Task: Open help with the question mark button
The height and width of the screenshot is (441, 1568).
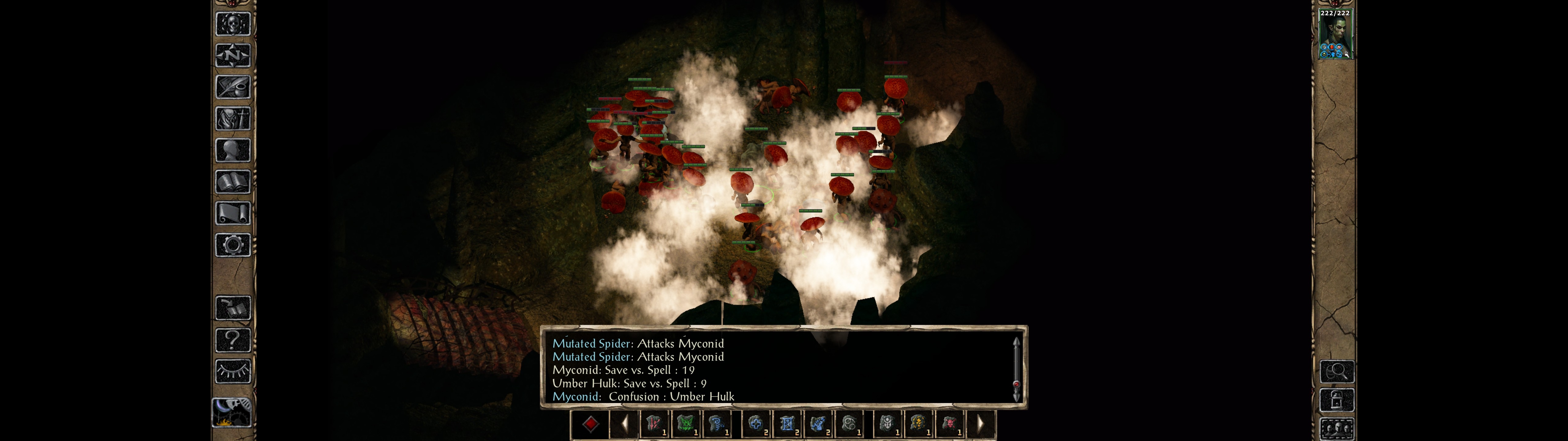Action: (x=232, y=339)
